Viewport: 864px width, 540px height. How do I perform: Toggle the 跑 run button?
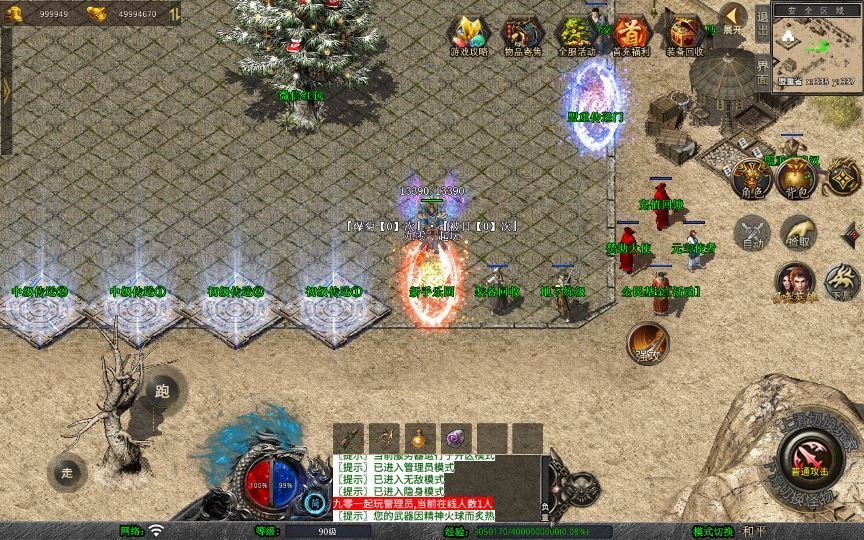point(162,392)
